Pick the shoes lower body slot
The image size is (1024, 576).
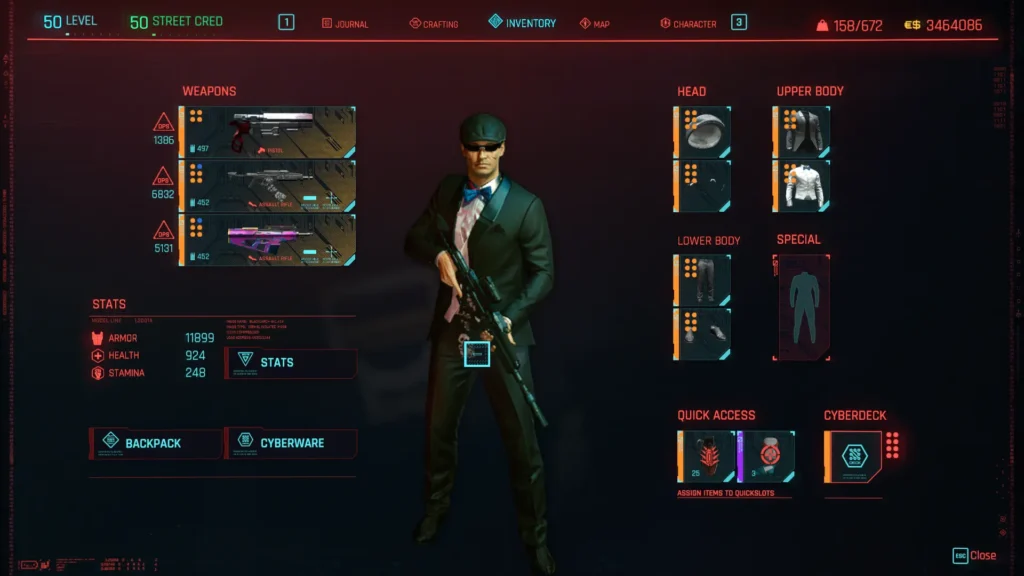pos(703,334)
